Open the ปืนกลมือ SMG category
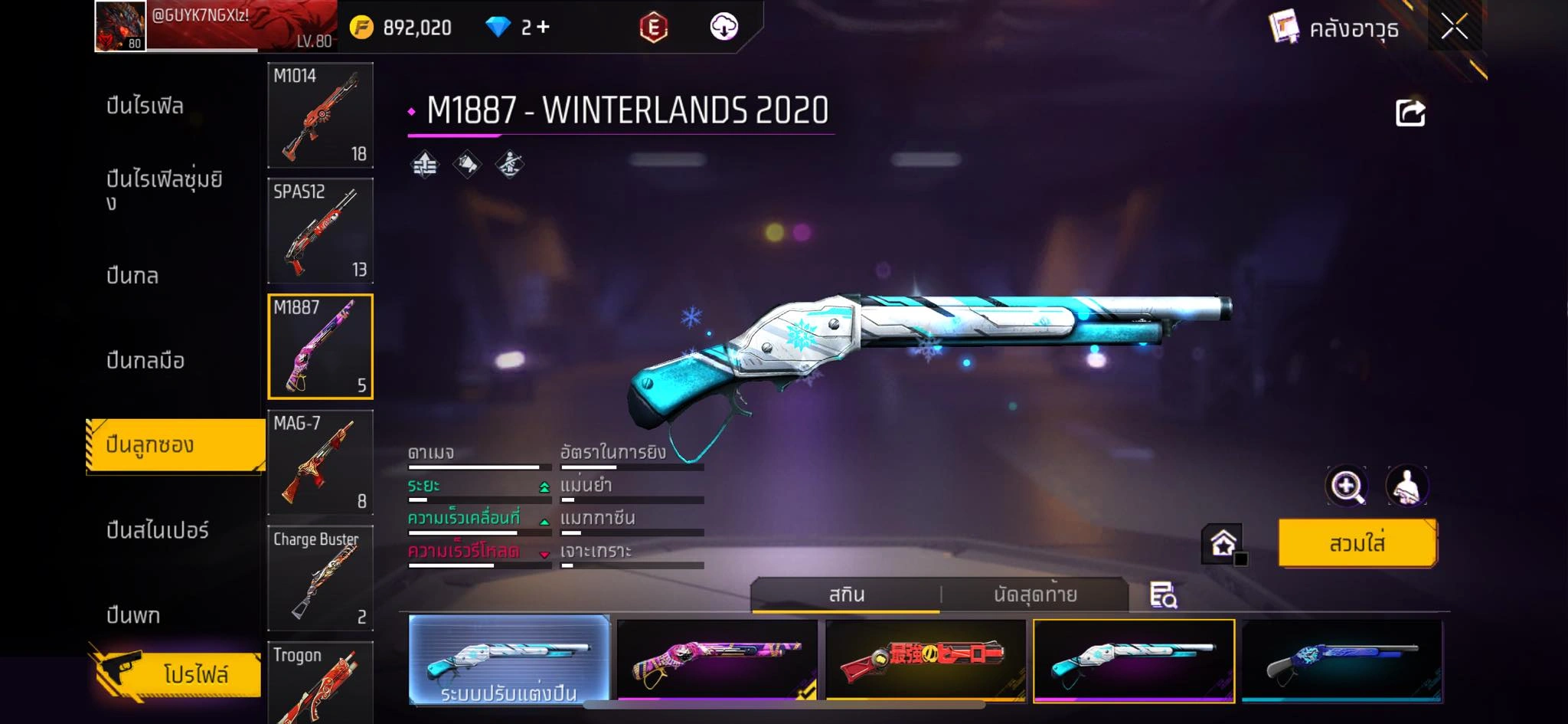 click(145, 360)
